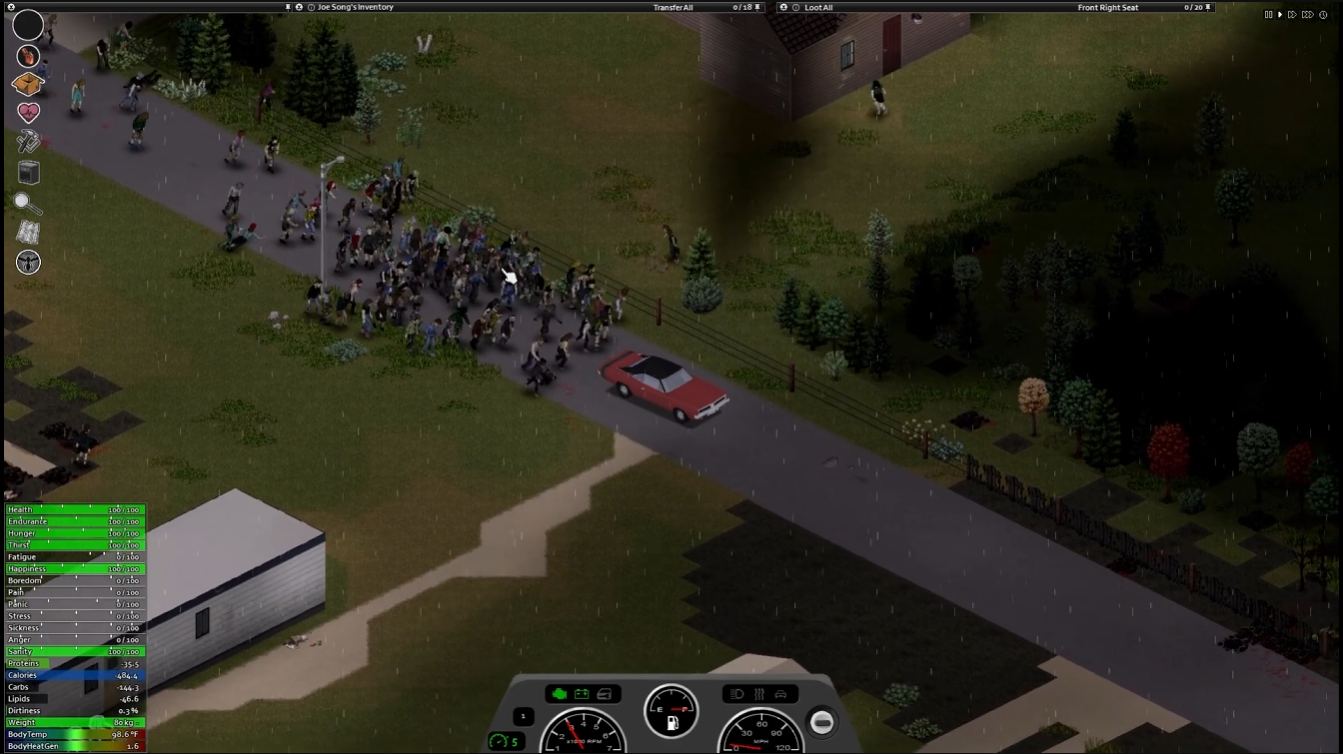
Task: Open the character info flame icon
Action: 28,56
